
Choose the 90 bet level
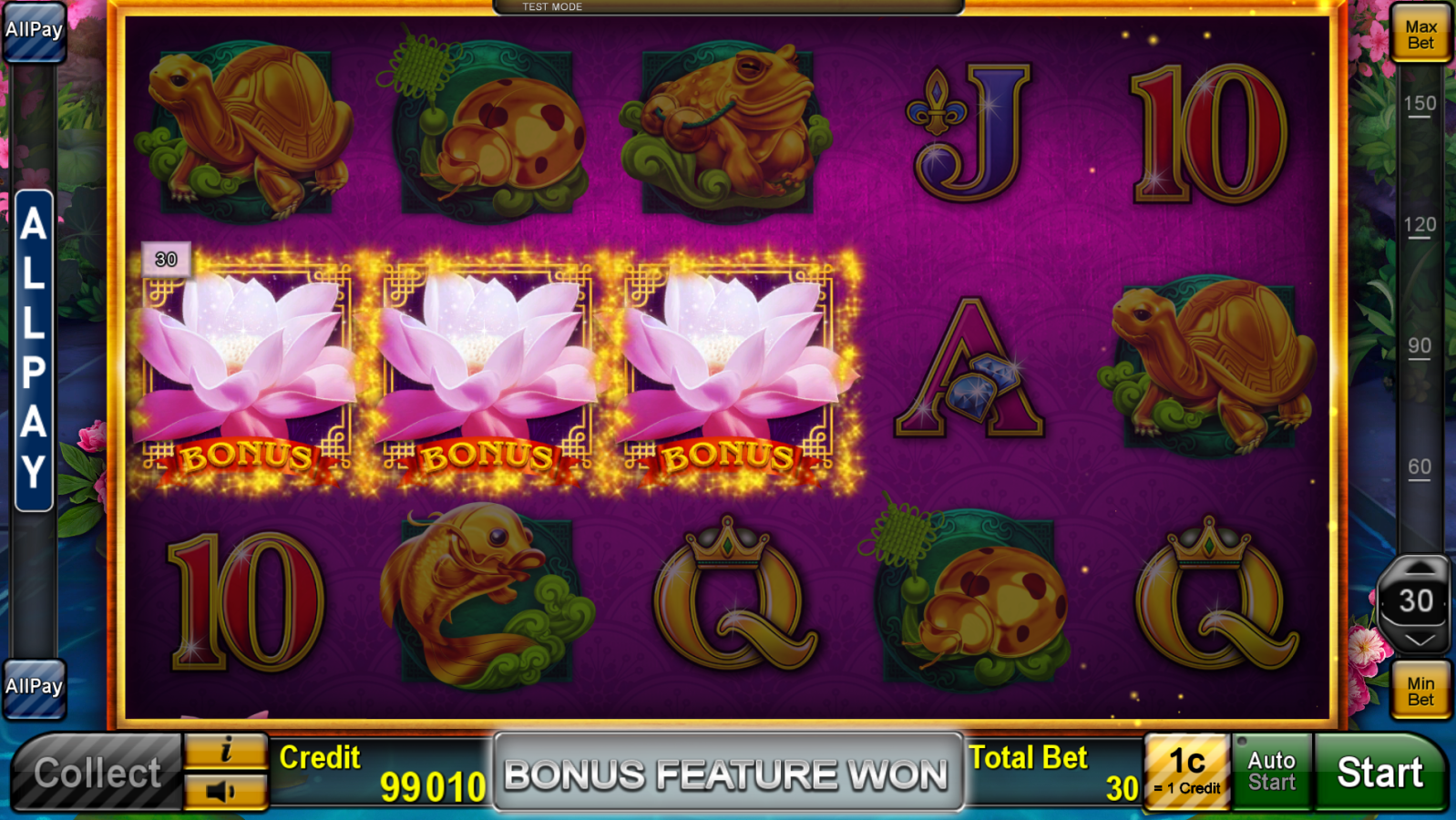(1420, 347)
